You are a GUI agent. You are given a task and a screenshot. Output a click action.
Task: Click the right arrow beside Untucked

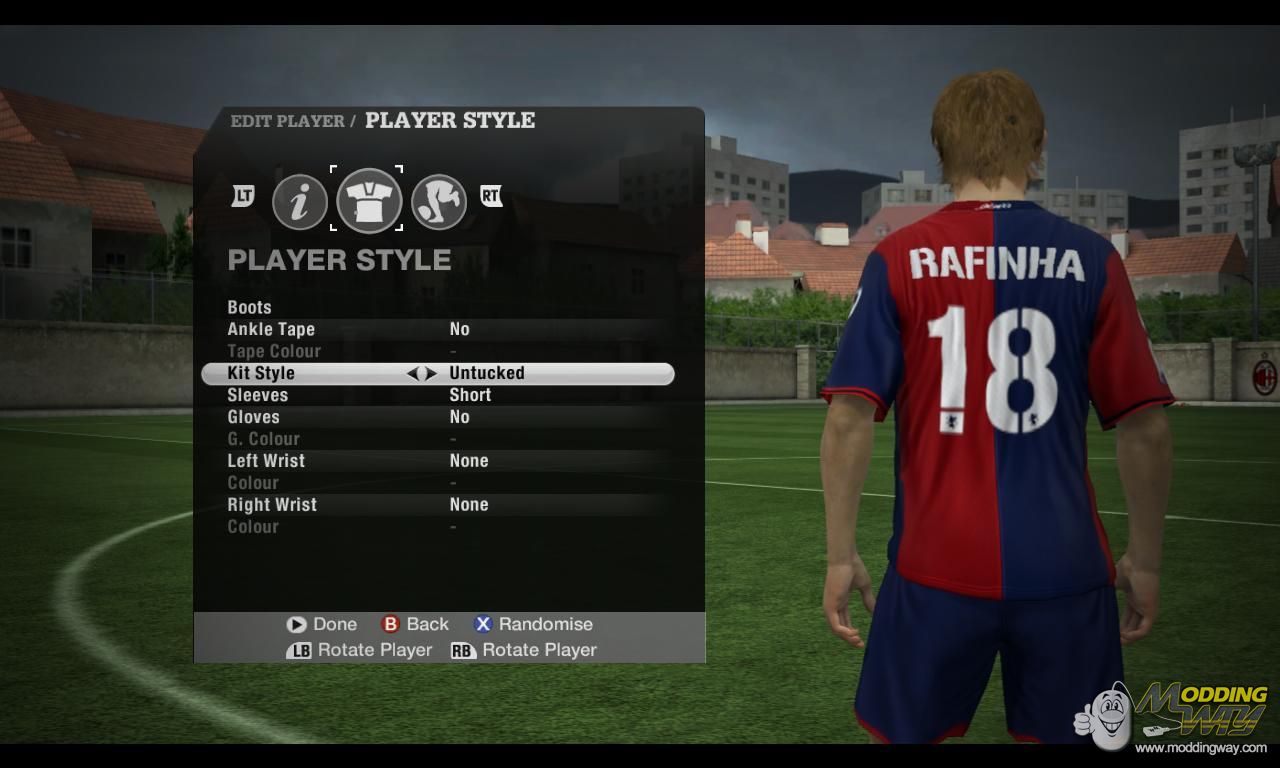[x=431, y=373]
